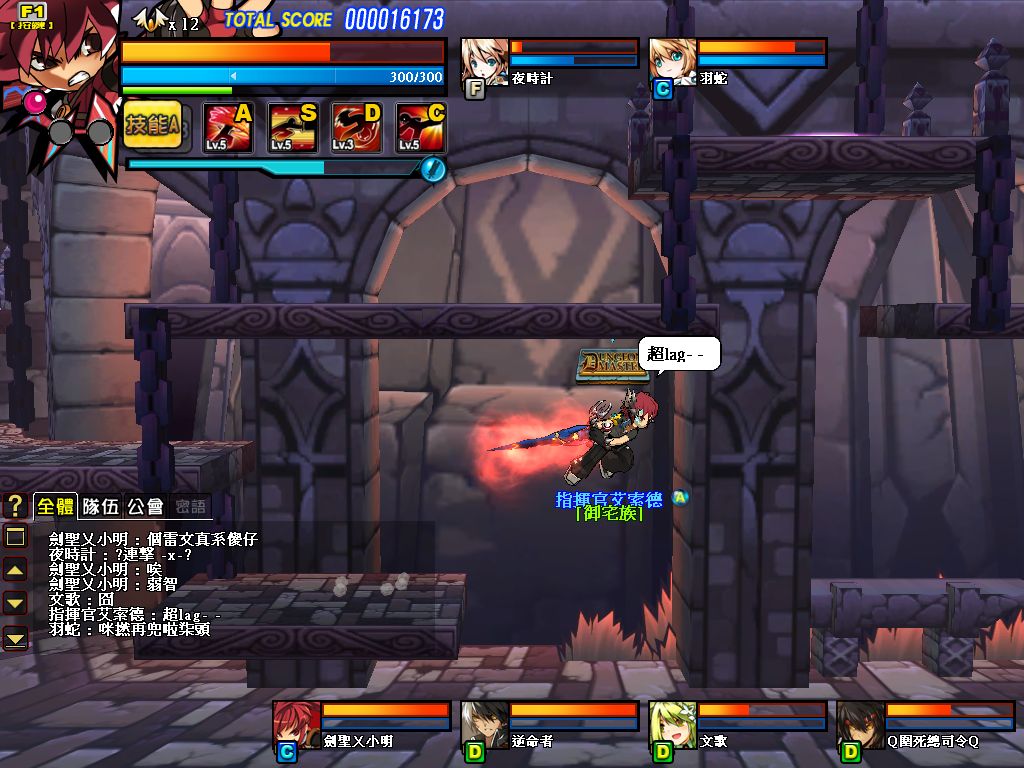The image size is (1024, 768).
Task: Open the 隊伍 party chat tab
Action: [x=101, y=506]
